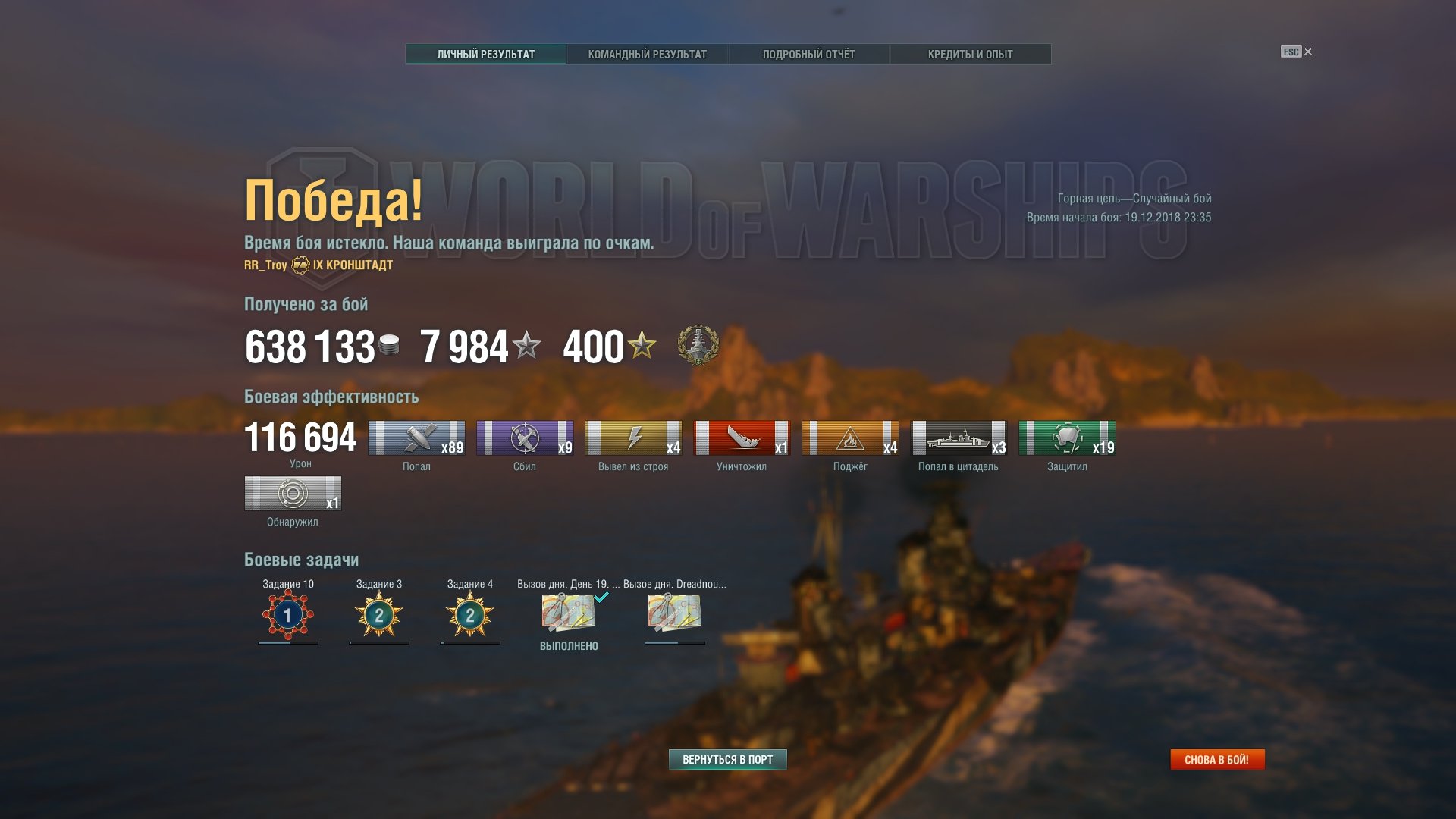Open the Задание 4 mission badge
This screenshot has width=1456, height=819.
tap(470, 614)
